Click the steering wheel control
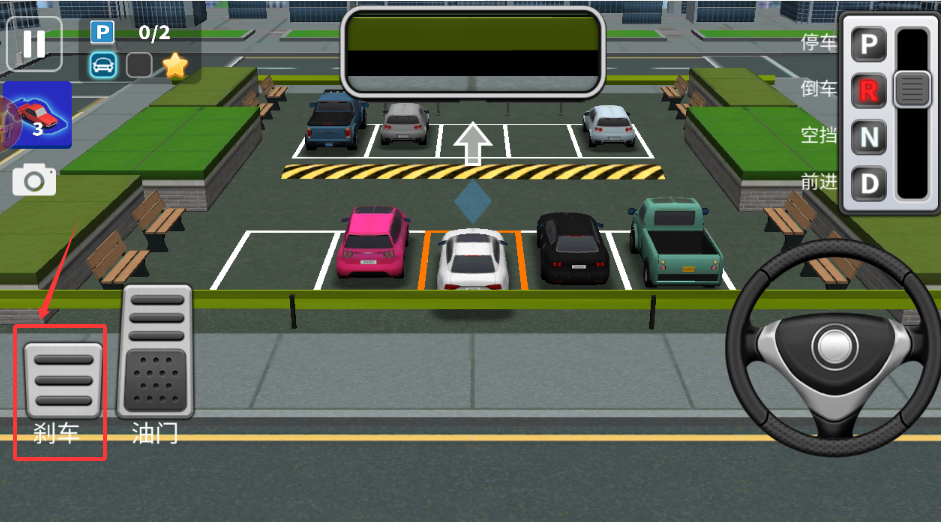The image size is (941, 522). 832,346
